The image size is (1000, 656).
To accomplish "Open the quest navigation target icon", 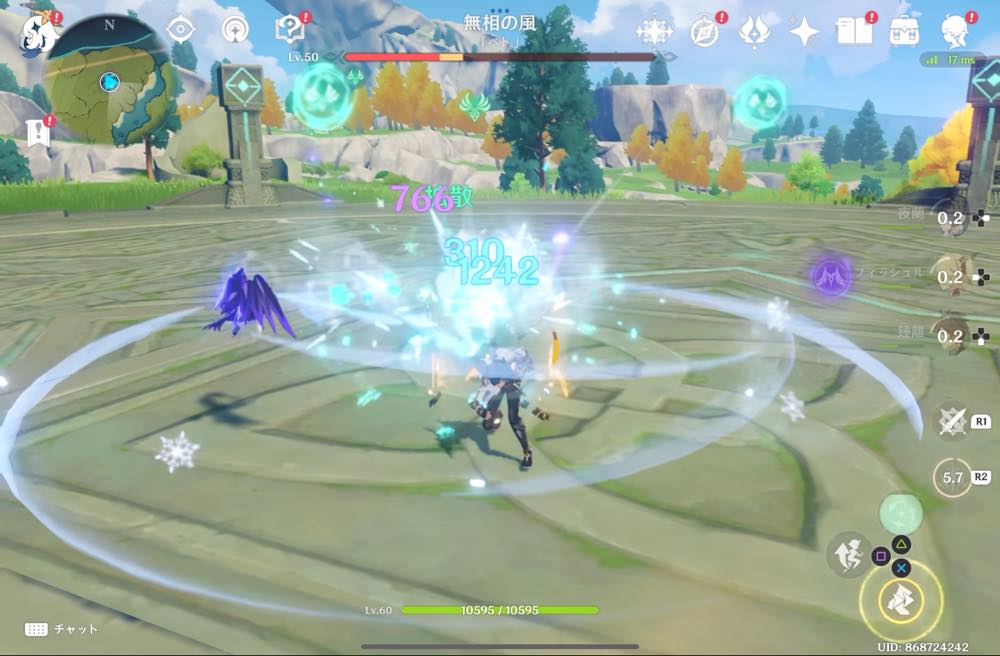I will pyautogui.click(x=235, y=30).
